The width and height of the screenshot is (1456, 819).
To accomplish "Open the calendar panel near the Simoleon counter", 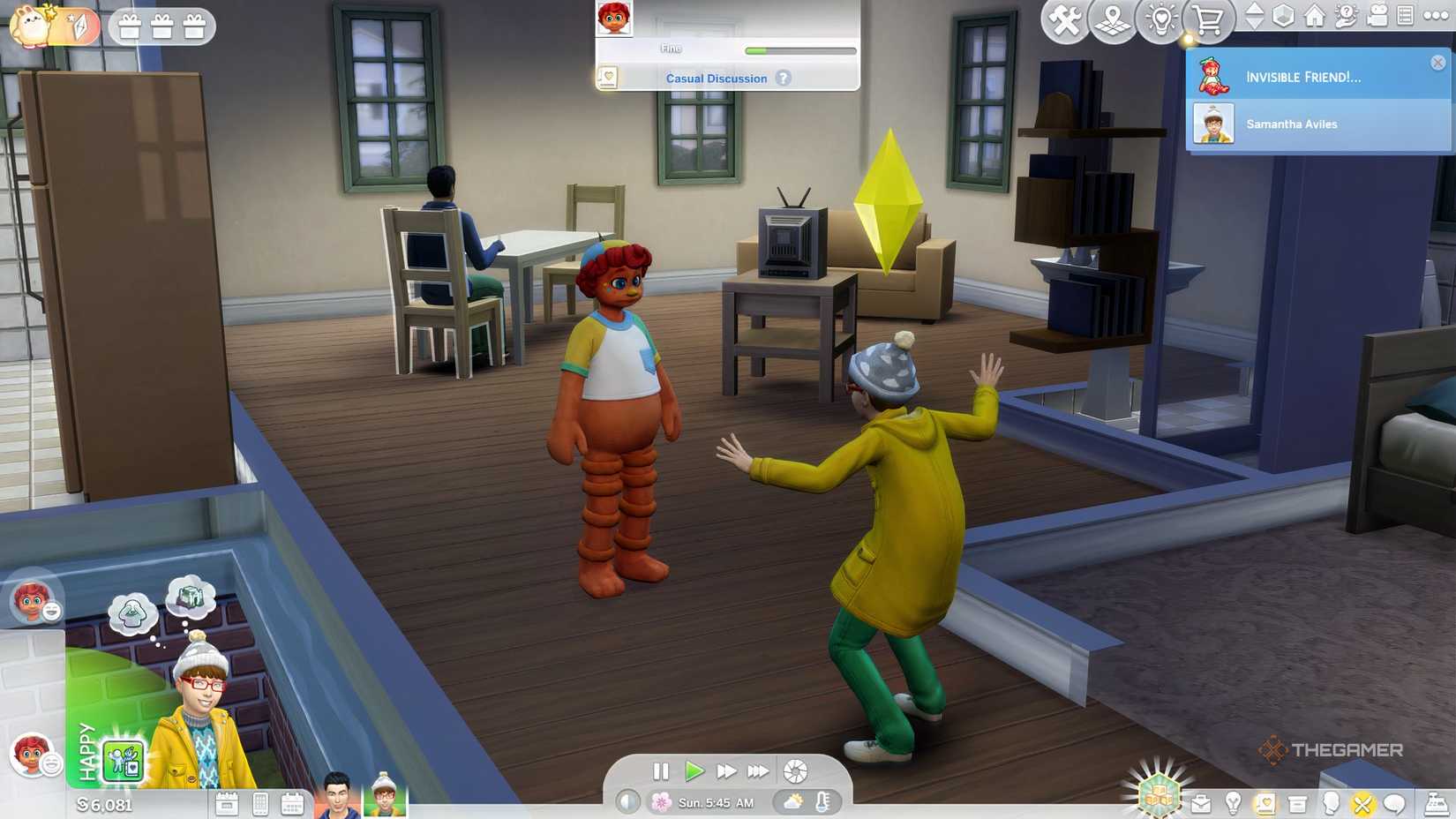I will click(x=228, y=805).
